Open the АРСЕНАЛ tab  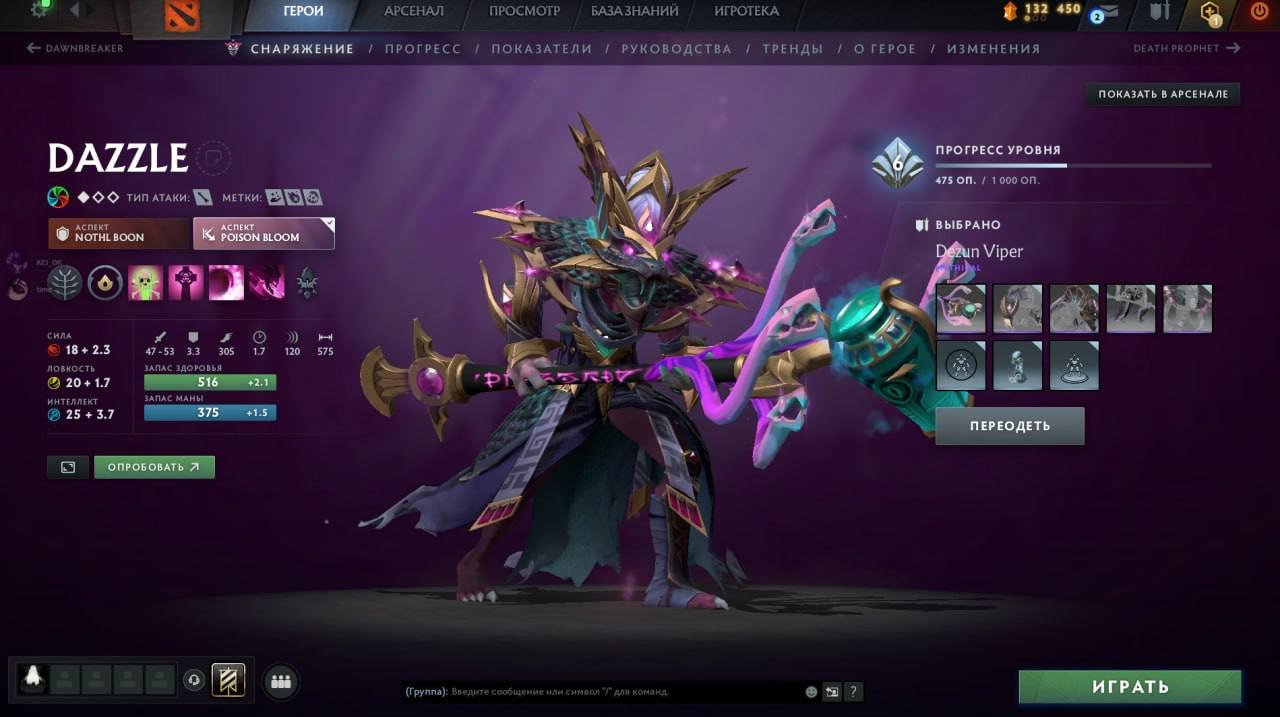414,11
